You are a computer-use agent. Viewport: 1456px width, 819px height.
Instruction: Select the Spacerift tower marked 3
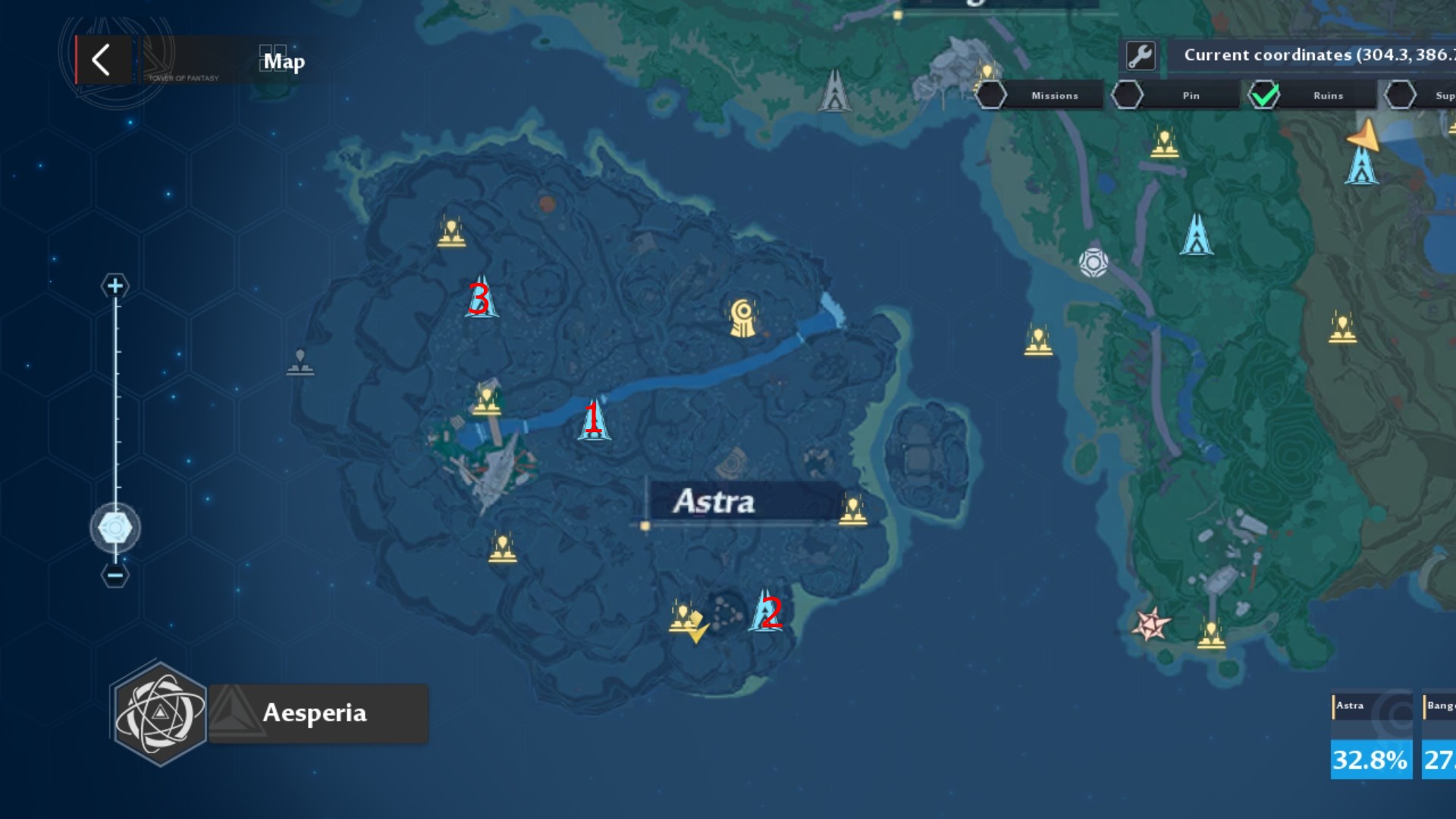(x=482, y=298)
